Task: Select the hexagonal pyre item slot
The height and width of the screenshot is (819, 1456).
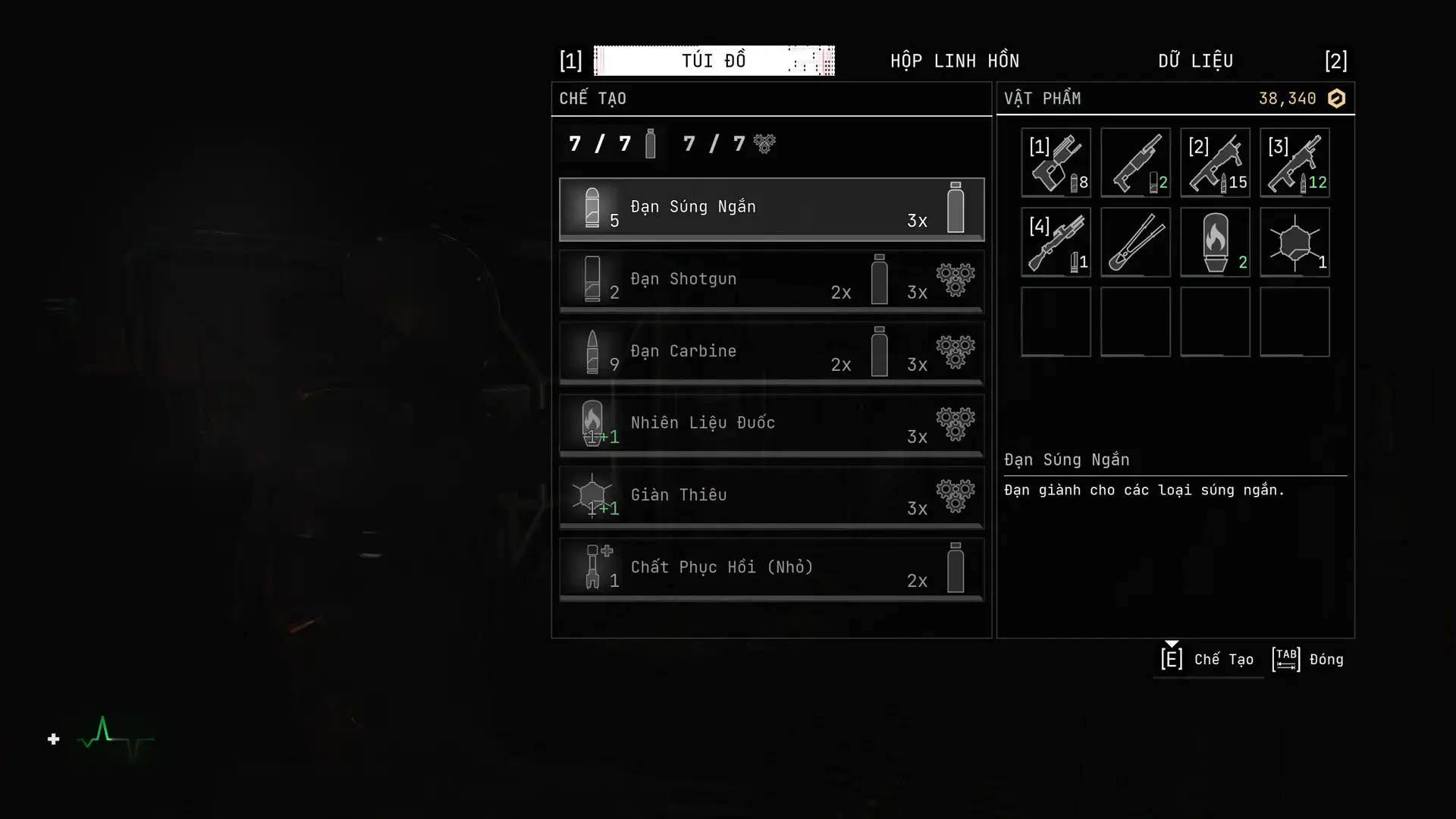Action: point(1294,243)
